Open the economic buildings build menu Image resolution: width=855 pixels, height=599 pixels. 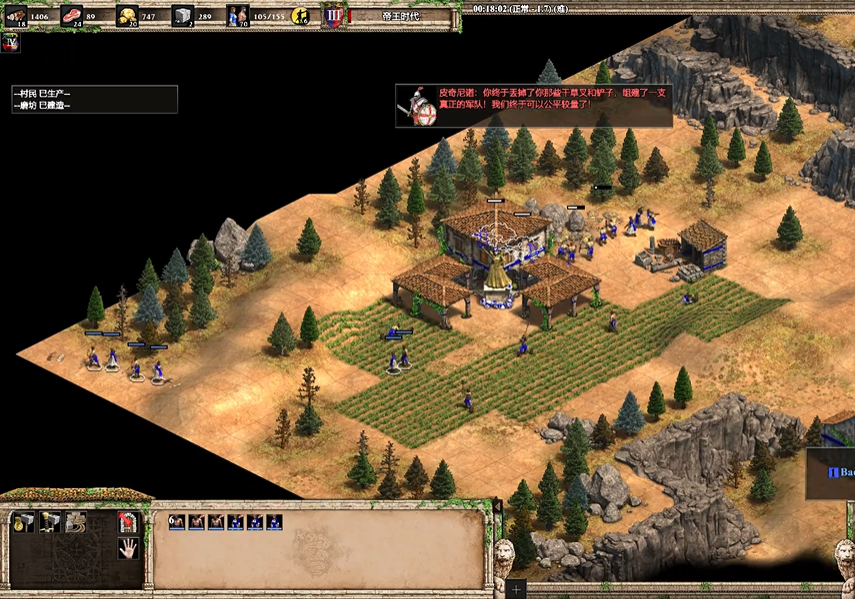(23, 521)
